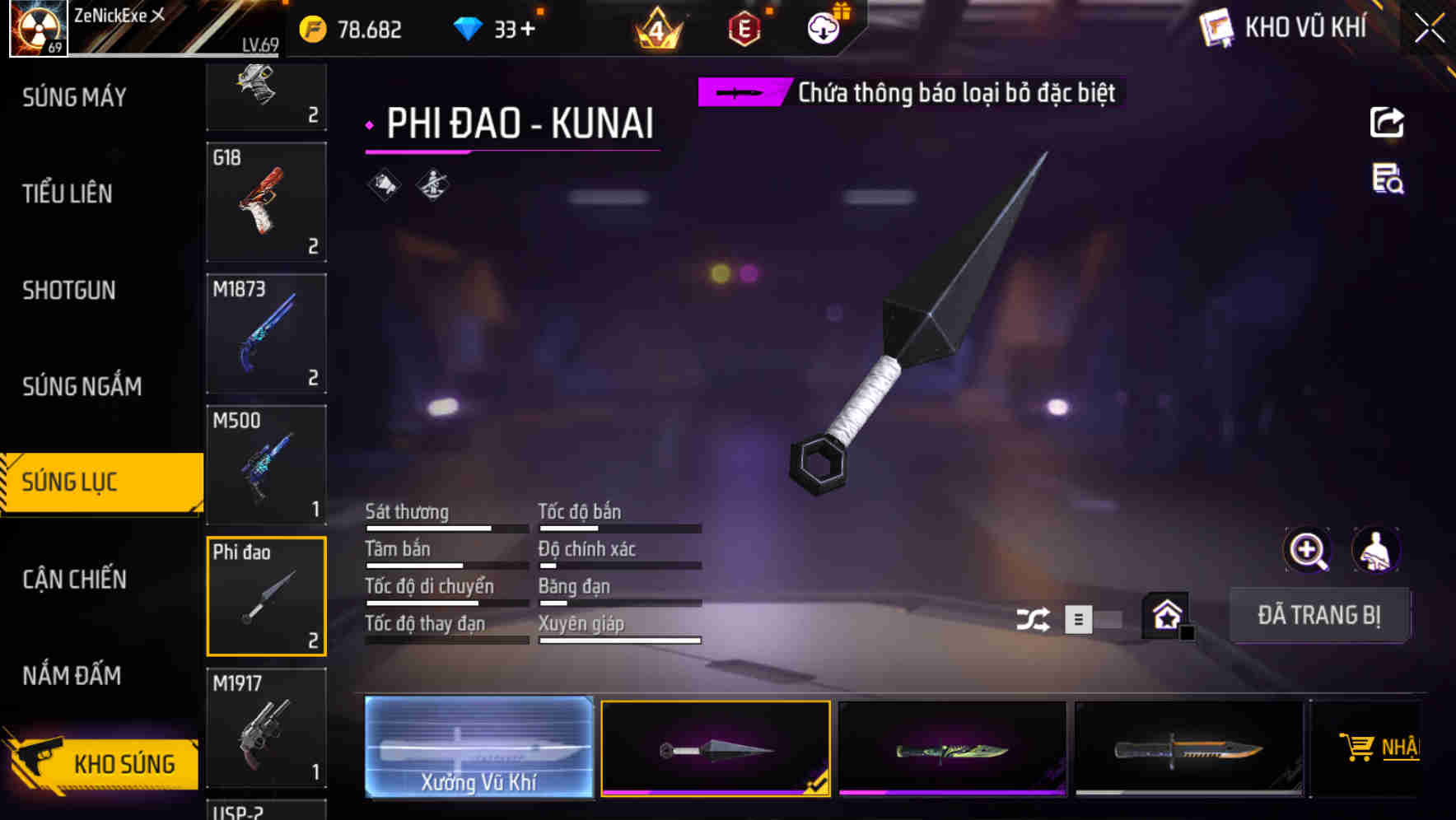1456x820 pixels.
Task: Click the E emblem icon in top bar
Action: pos(742,29)
